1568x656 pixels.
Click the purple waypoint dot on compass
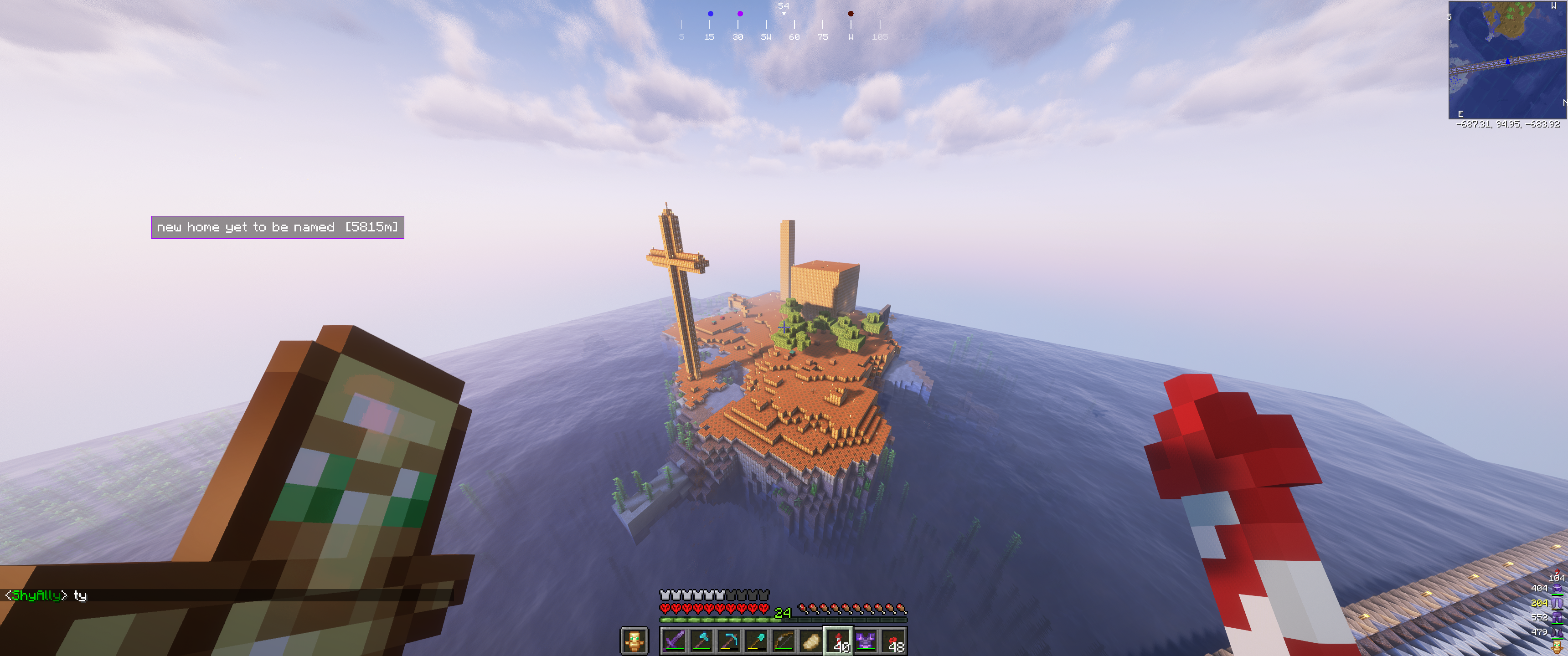[x=740, y=13]
